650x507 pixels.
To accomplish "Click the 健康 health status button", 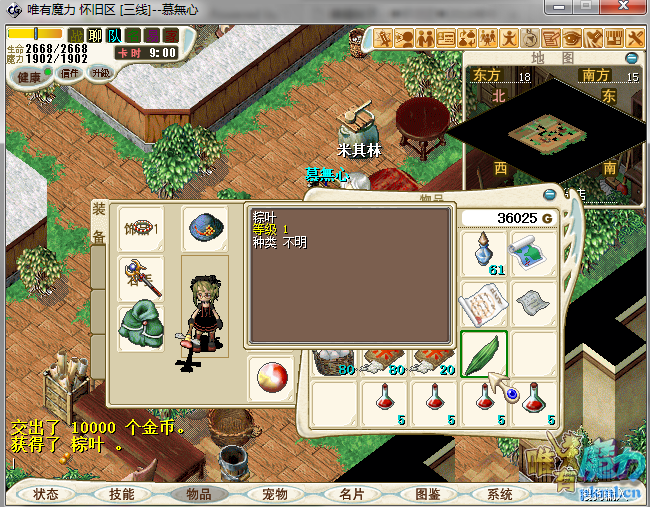I will tap(30, 77).
